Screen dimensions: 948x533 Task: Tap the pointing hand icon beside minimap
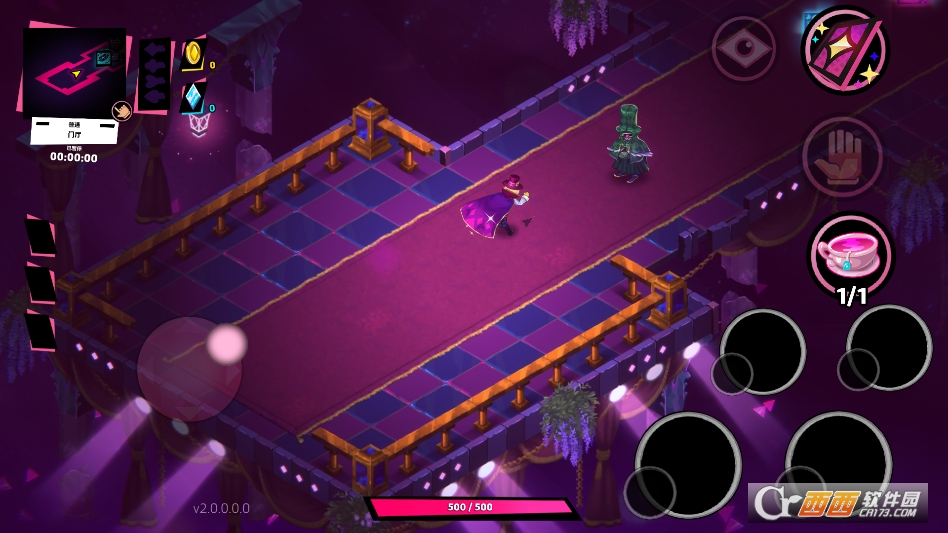coord(121,111)
